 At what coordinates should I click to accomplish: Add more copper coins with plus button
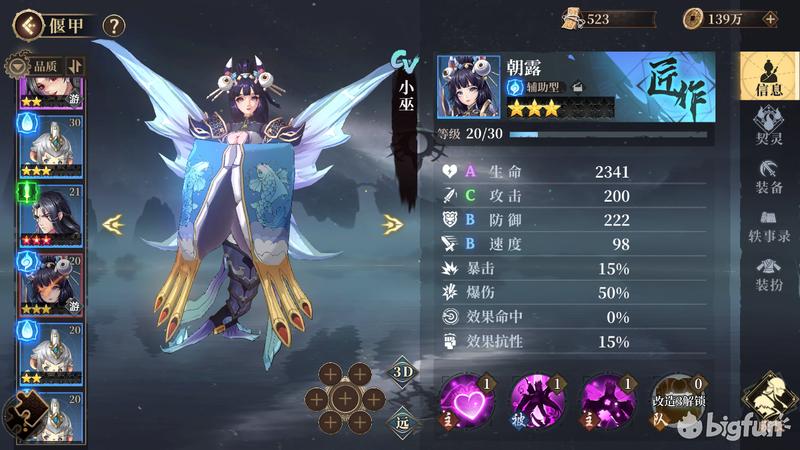[x=769, y=19]
